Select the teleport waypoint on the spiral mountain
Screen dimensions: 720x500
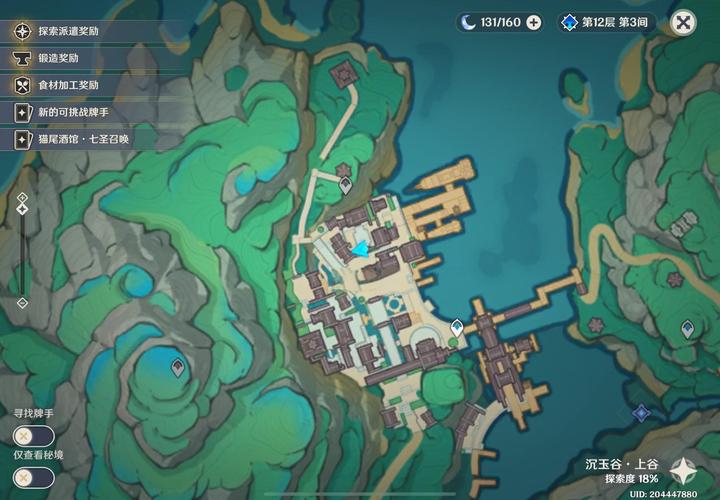point(178,368)
